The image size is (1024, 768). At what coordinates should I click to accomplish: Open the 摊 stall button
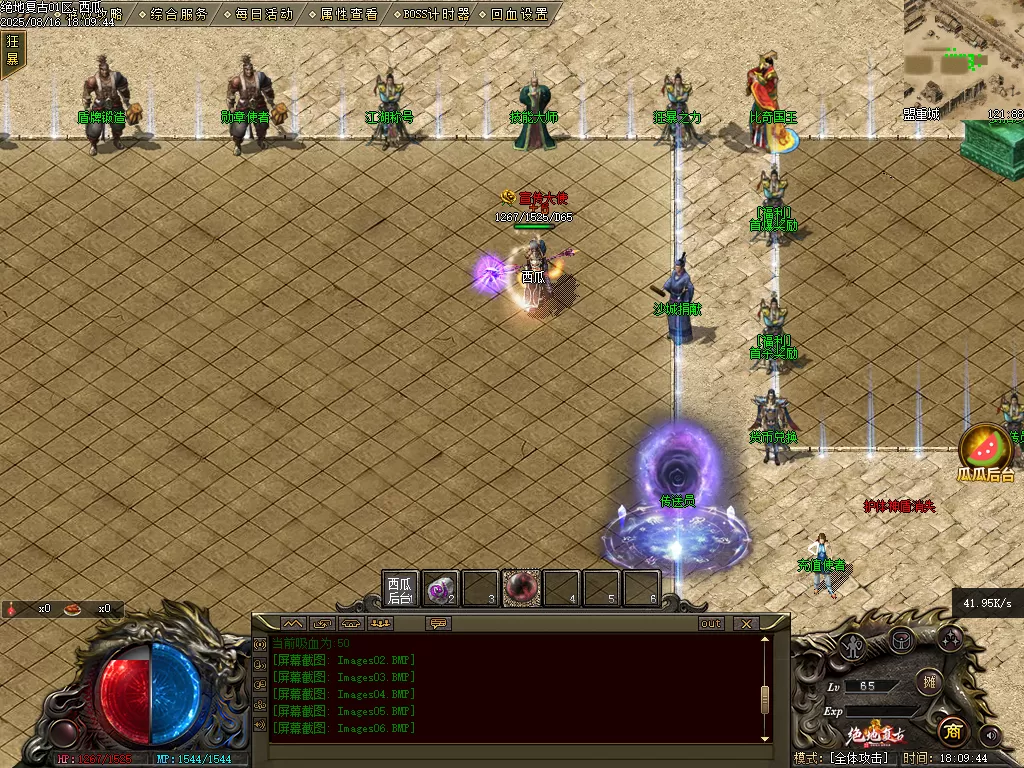[929, 682]
